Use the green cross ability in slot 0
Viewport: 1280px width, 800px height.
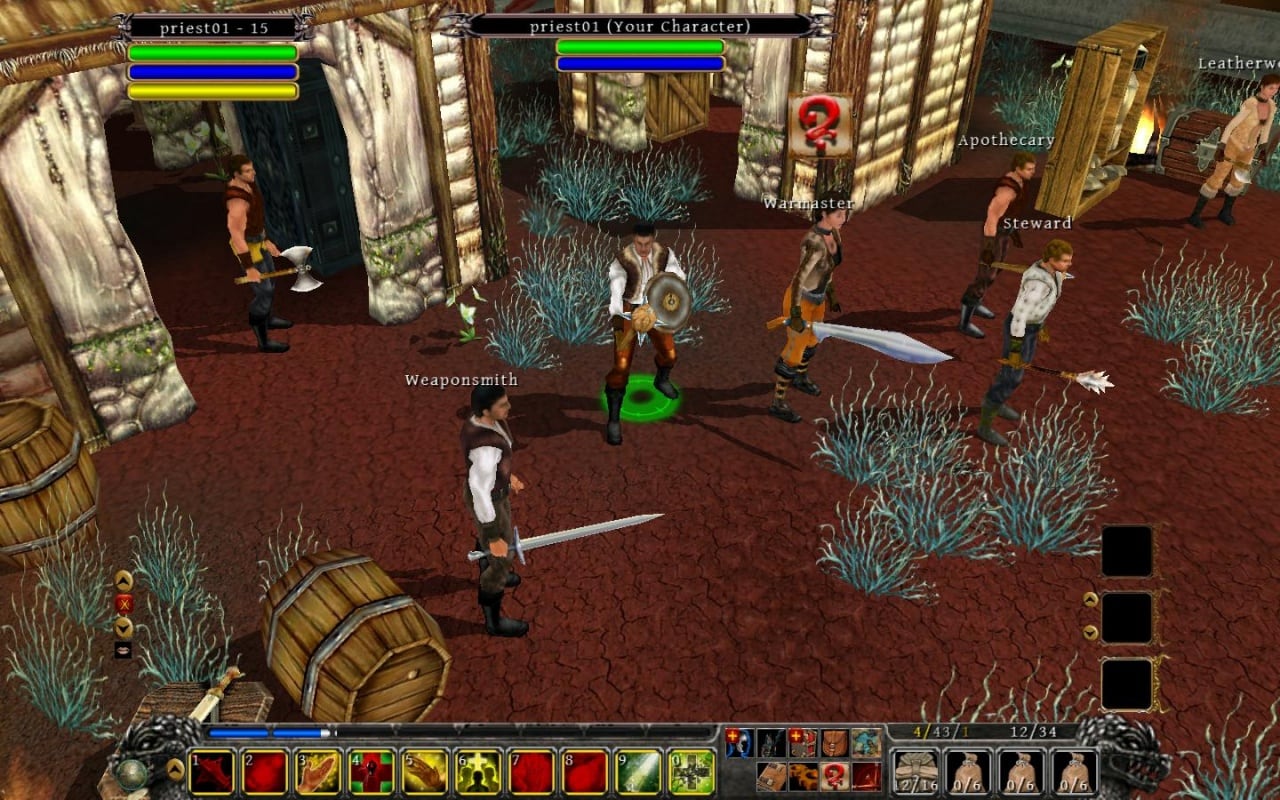click(x=692, y=772)
